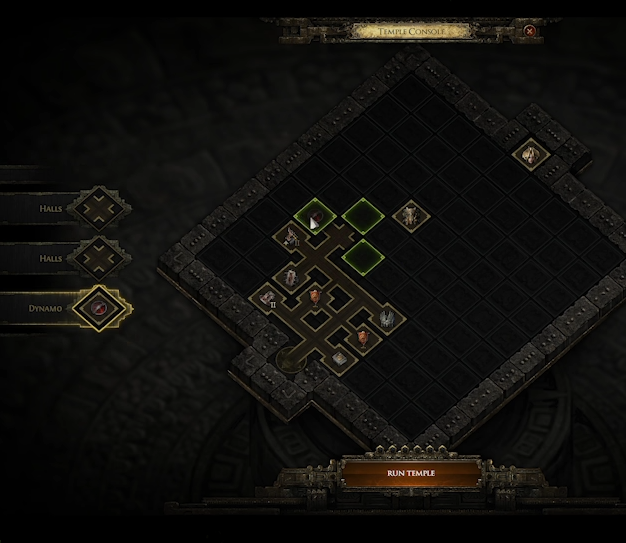The height and width of the screenshot is (543, 626).
Task: Run the temple with the orange button
Action: (x=410, y=473)
